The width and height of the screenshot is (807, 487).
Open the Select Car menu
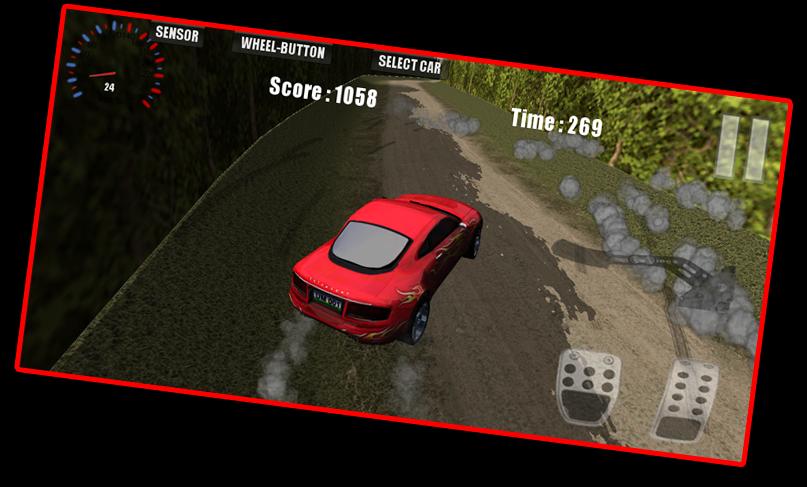pos(408,64)
